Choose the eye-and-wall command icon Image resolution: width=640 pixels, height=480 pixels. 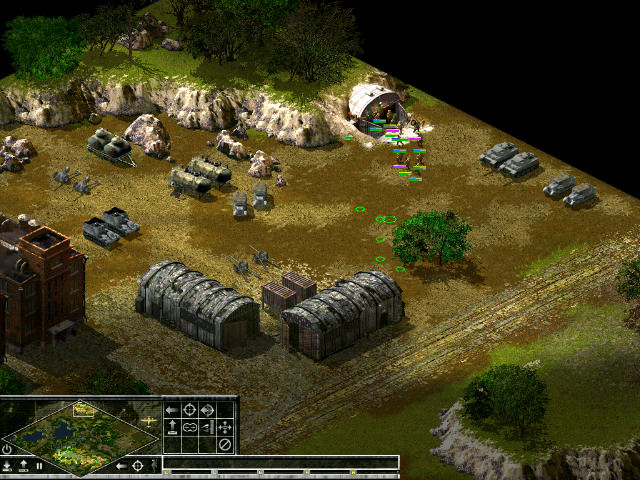pos(207,427)
